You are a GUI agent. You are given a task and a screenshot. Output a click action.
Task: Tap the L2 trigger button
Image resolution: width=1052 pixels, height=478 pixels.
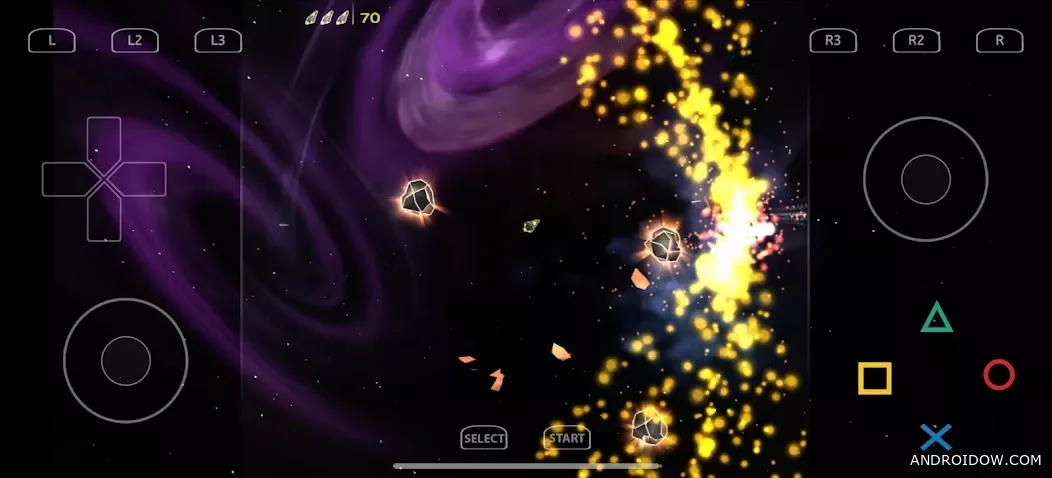click(x=135, y=41)
